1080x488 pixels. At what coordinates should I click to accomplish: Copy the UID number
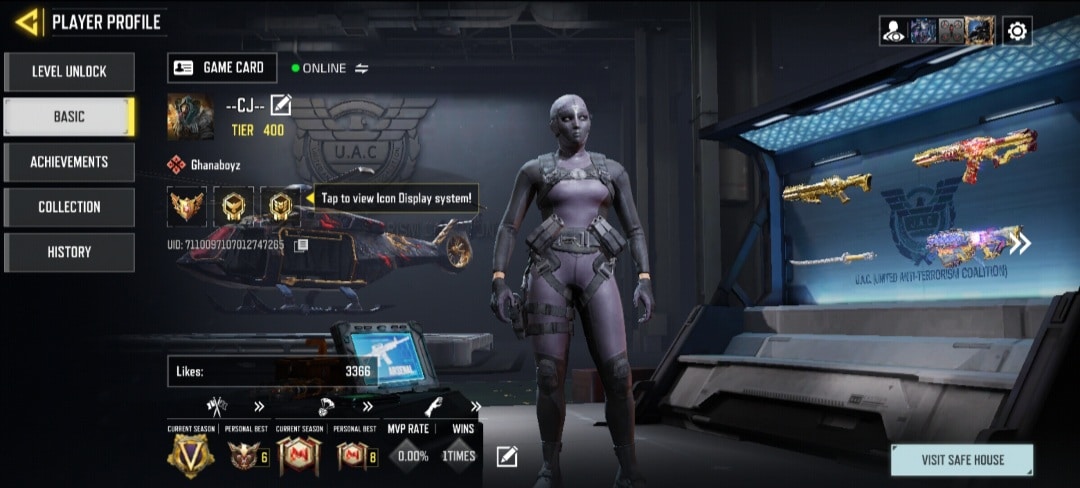coord(301,244)
